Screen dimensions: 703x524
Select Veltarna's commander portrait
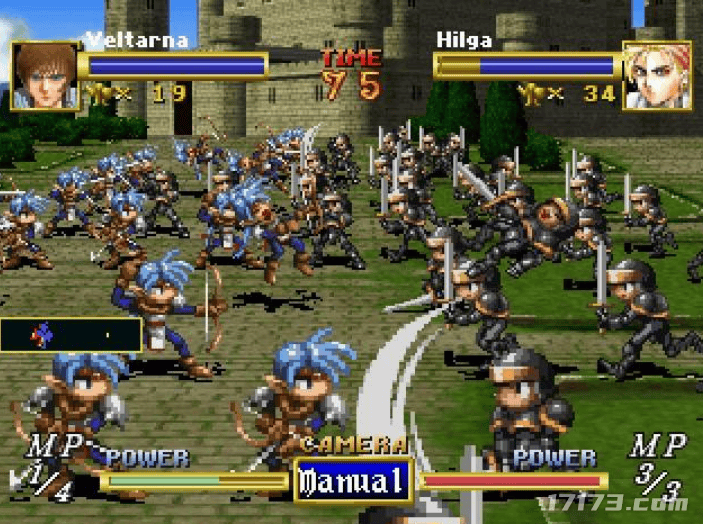[x=43, y=76]
